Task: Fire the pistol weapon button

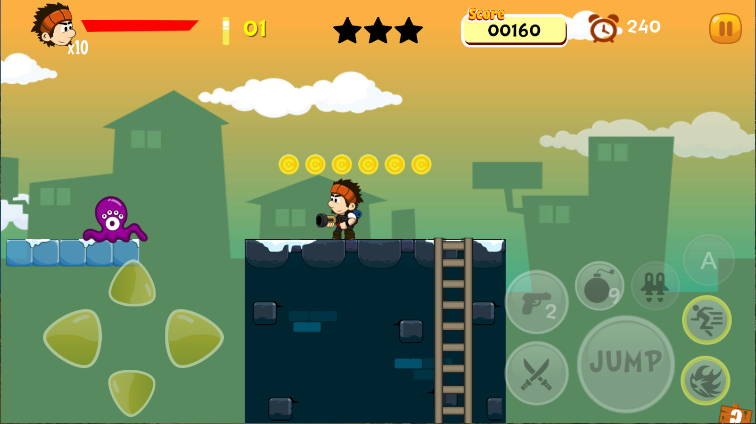Action: coord(536,301)
